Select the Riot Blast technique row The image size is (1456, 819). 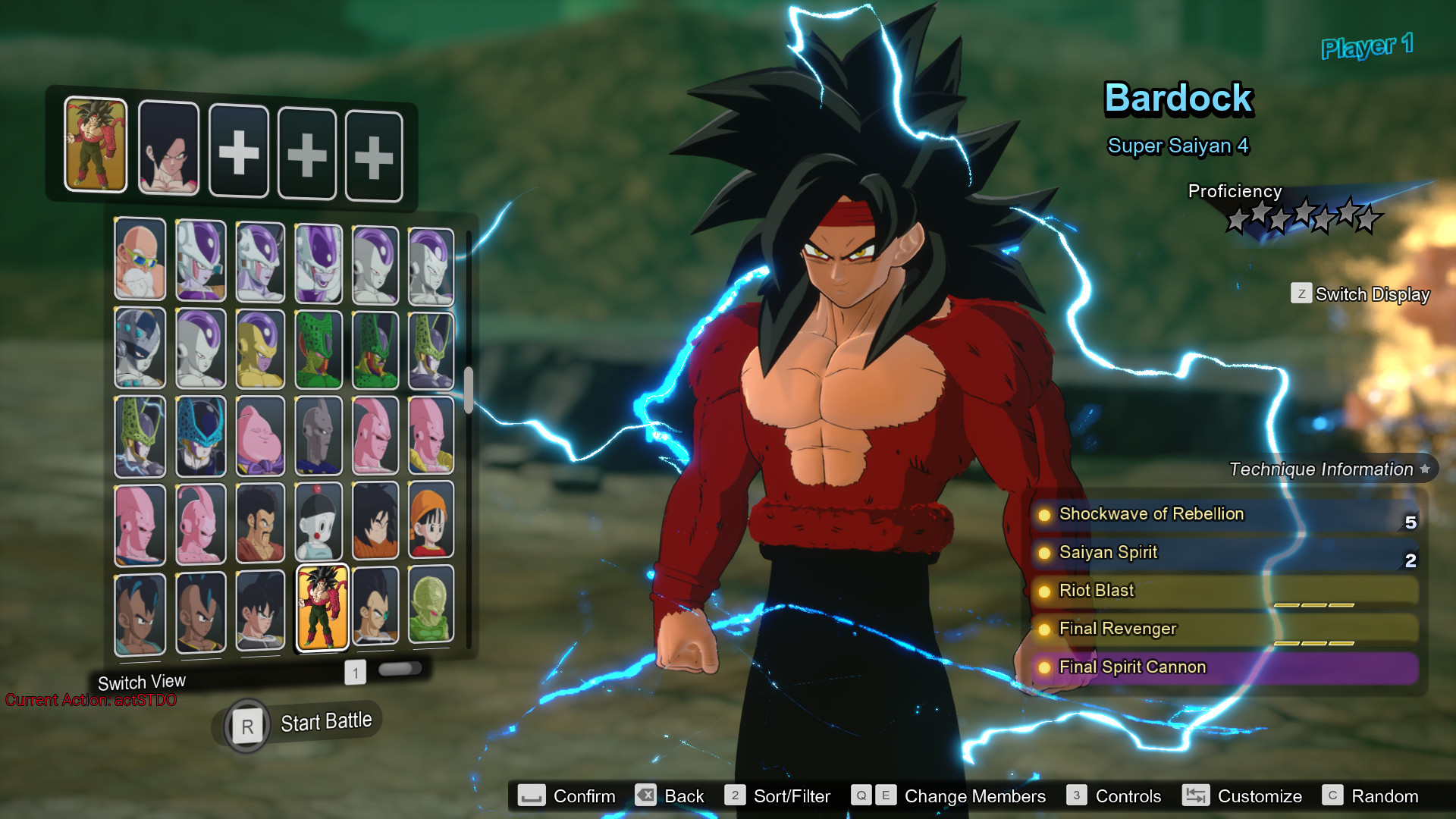[x=1225, y=591]
